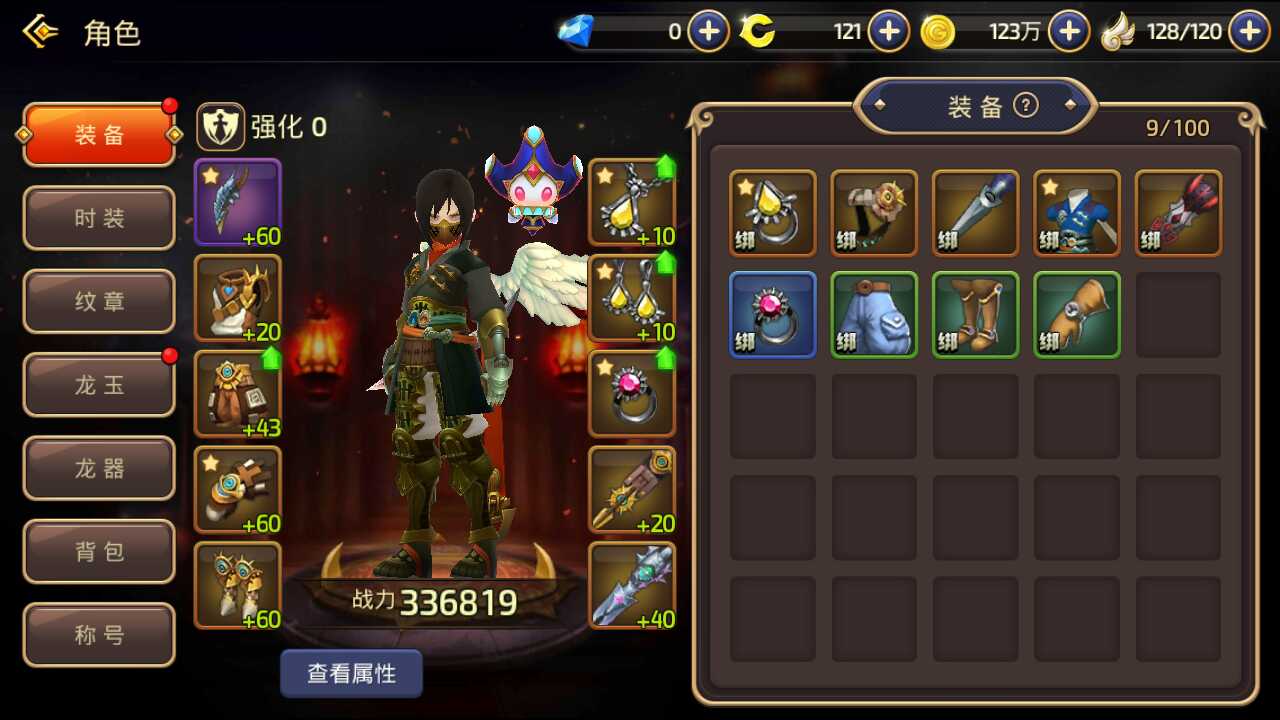Select the 龙玉 tab

tap(99, 385)
